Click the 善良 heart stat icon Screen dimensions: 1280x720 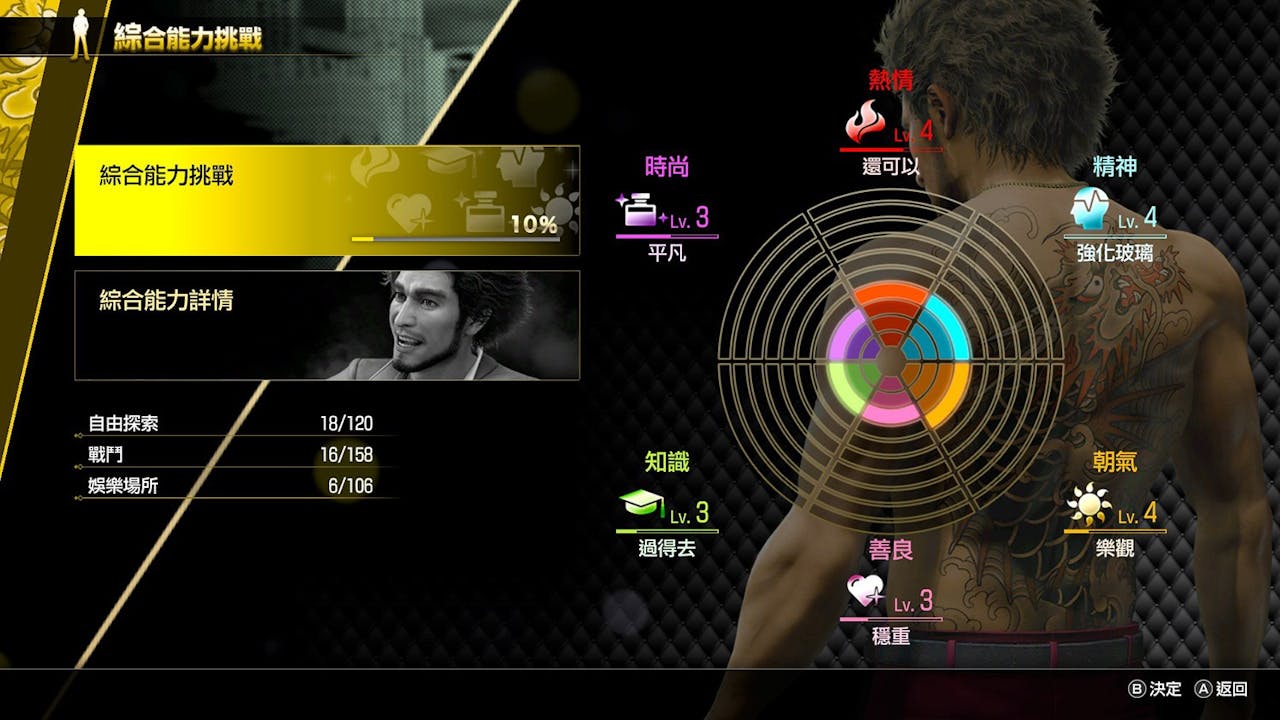[x=865, y=591]
